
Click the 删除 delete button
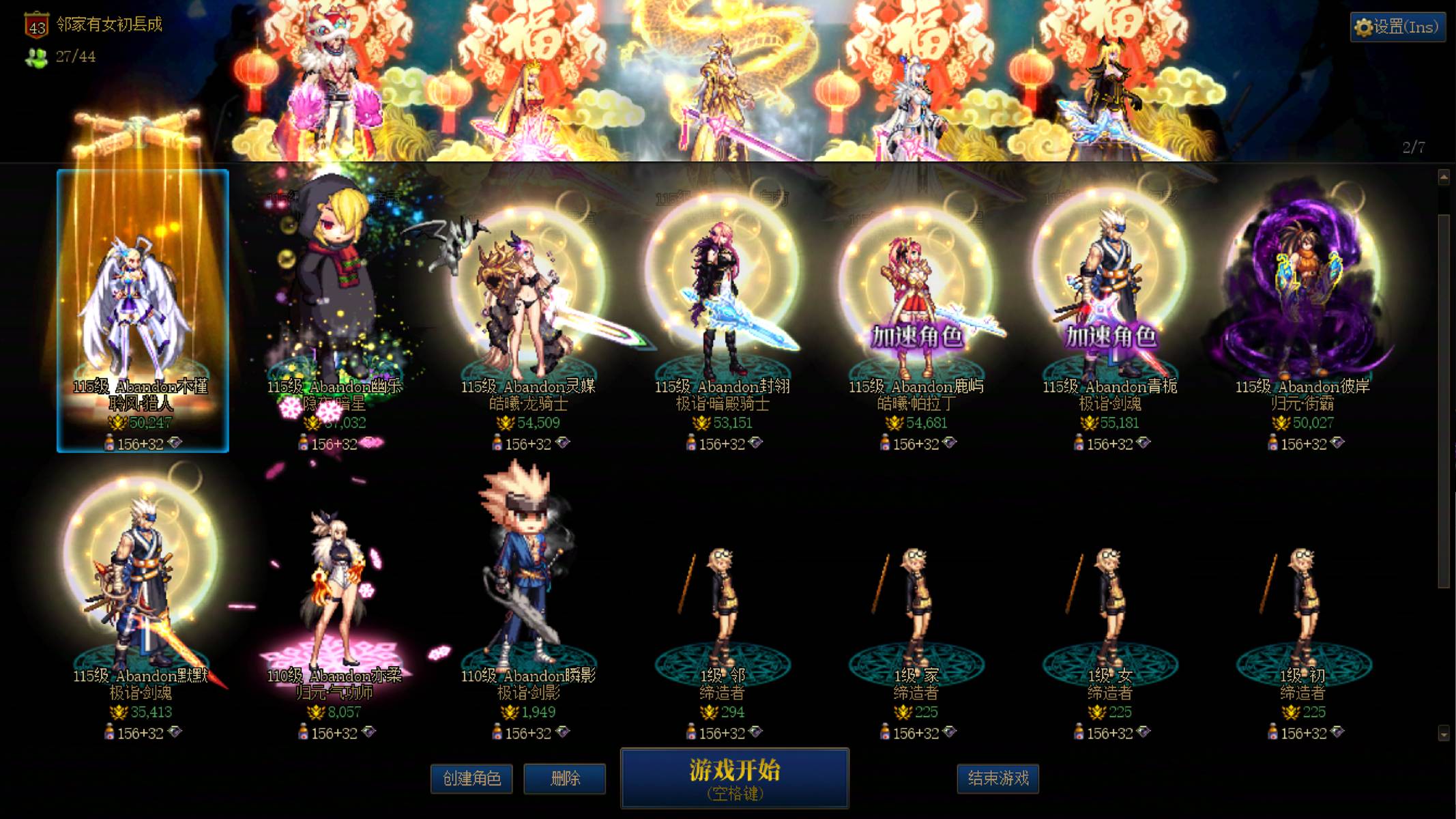pyautogui.click(x=565, y=779)
